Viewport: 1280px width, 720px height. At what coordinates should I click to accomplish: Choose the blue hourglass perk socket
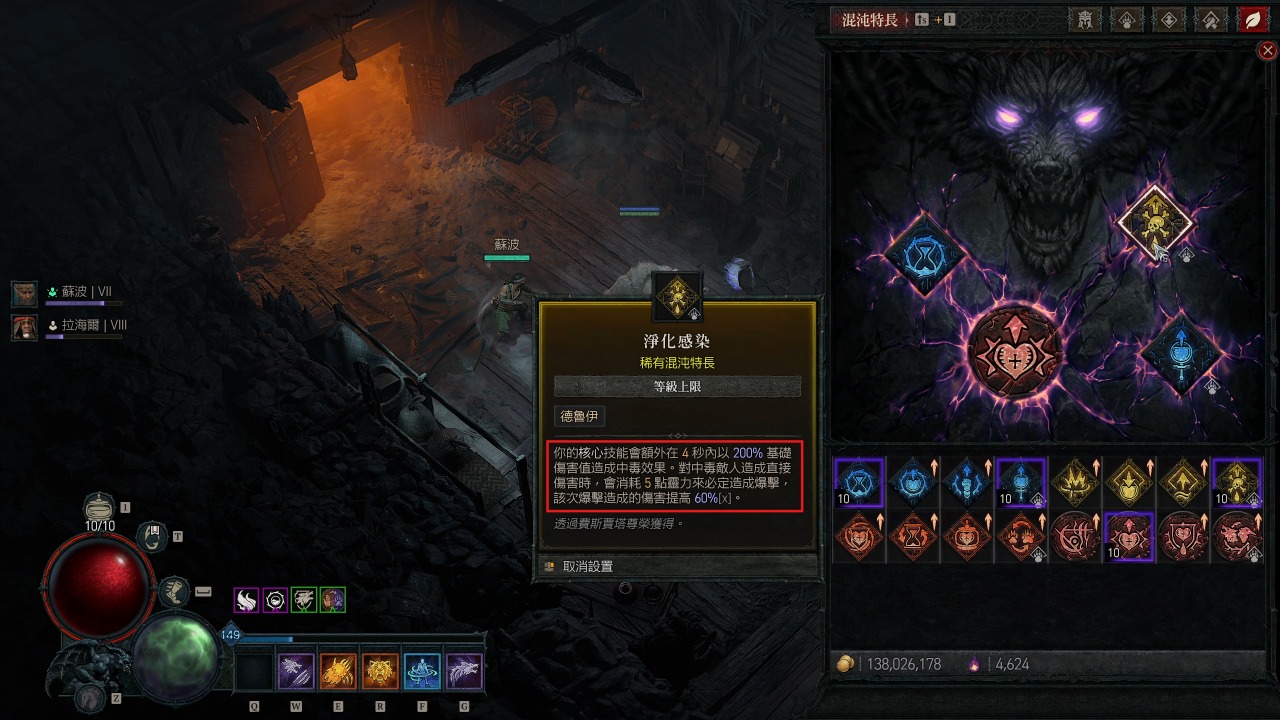tap(924, 254)
